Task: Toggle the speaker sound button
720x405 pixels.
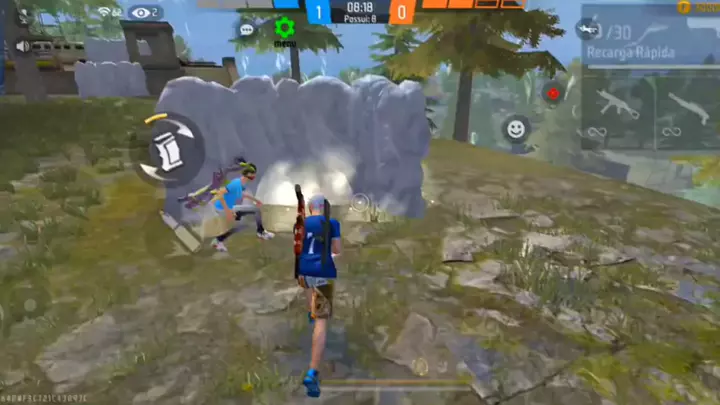Action: (22, 47)
